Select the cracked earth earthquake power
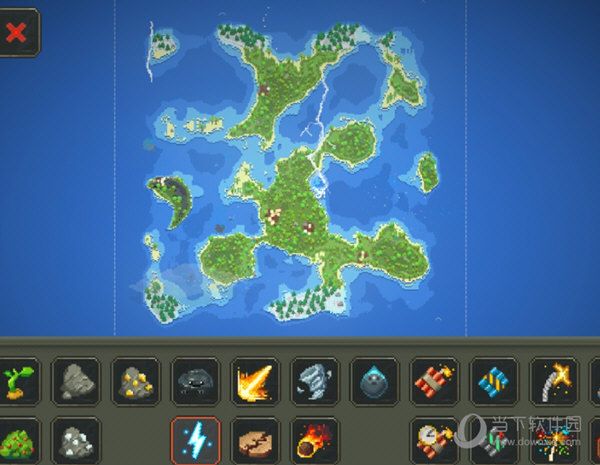The height and width of the screenshot is (465, 600). click(255, 440)
